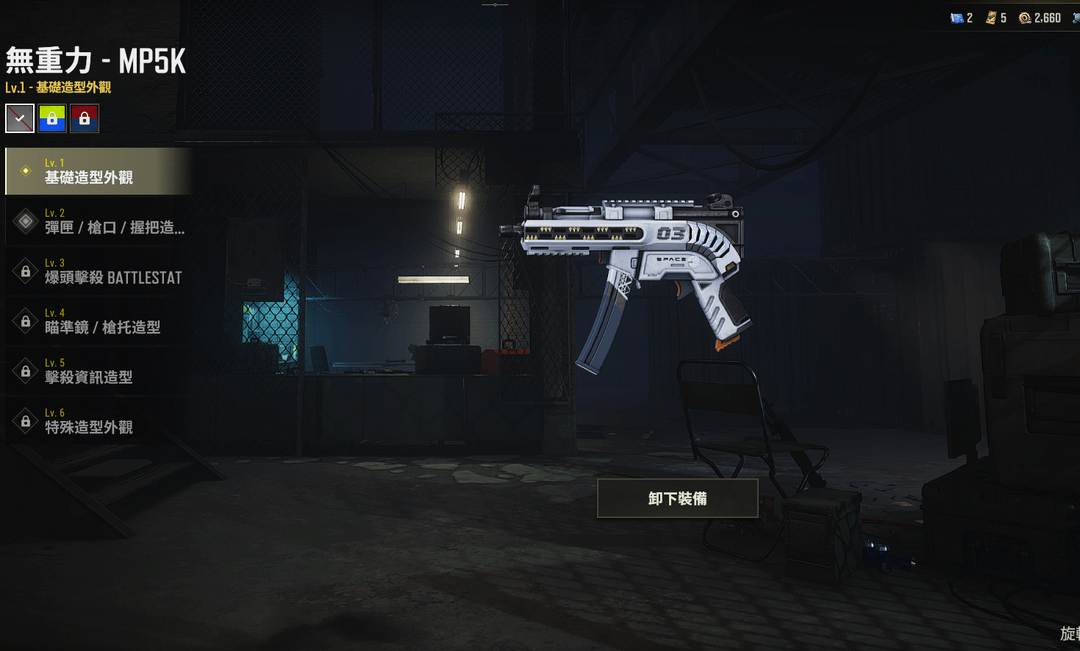The height and width of the screenshot is (651, 1080).
Task: Select the default gray checkmark color swatch
Action: click(20, 118)
